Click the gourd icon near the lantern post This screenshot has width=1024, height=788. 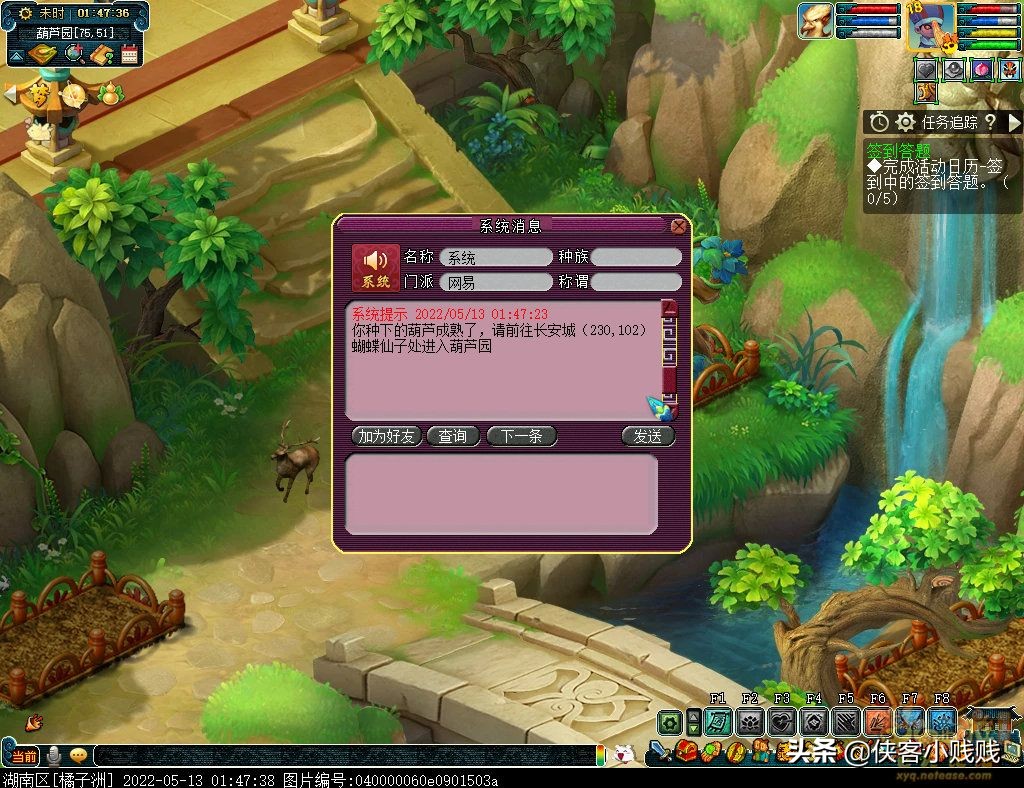111,93
